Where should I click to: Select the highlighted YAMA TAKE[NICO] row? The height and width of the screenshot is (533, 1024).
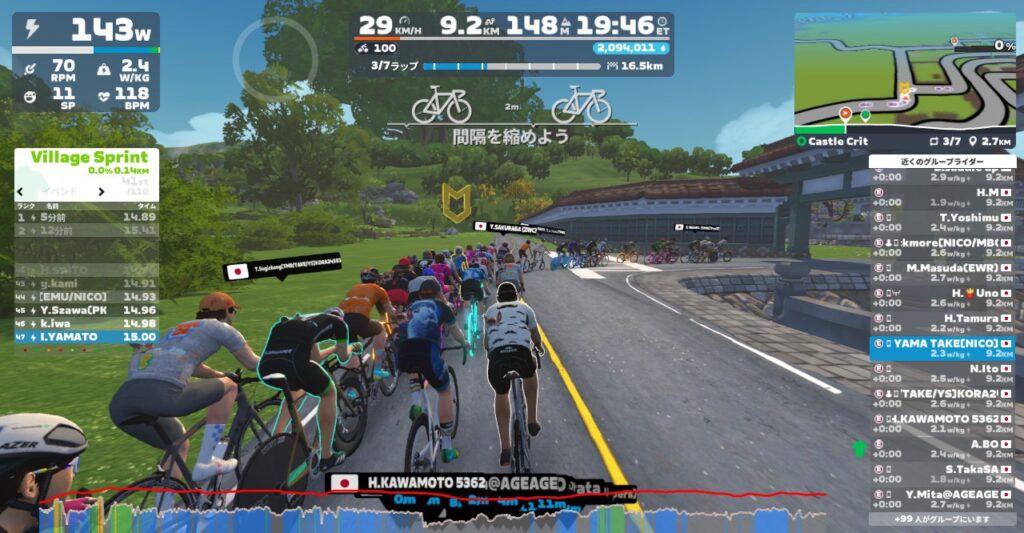[x=942, y=348]
